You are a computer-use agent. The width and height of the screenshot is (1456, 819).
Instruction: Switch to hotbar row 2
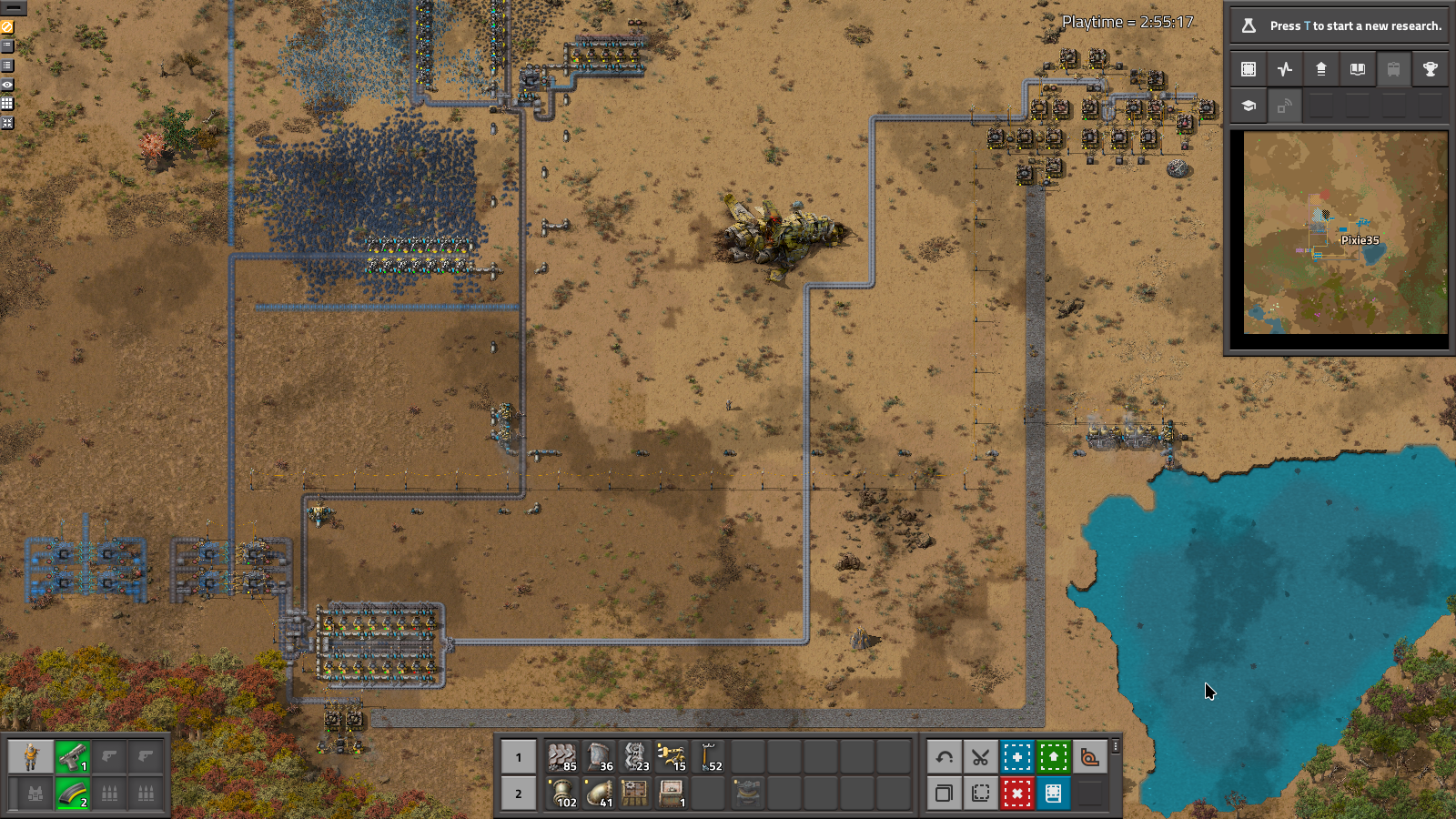point(519,793)
